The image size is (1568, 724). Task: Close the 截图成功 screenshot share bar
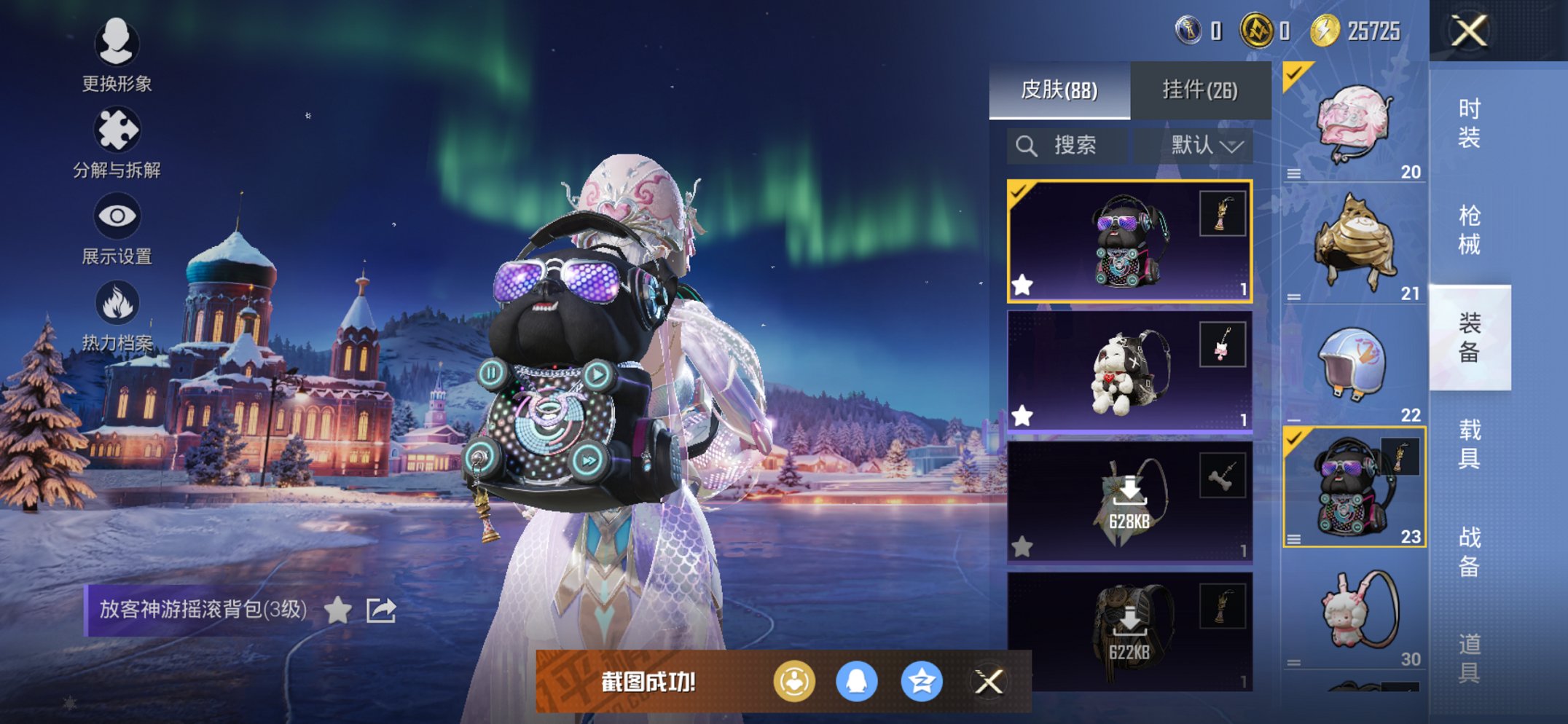point(989,682)
